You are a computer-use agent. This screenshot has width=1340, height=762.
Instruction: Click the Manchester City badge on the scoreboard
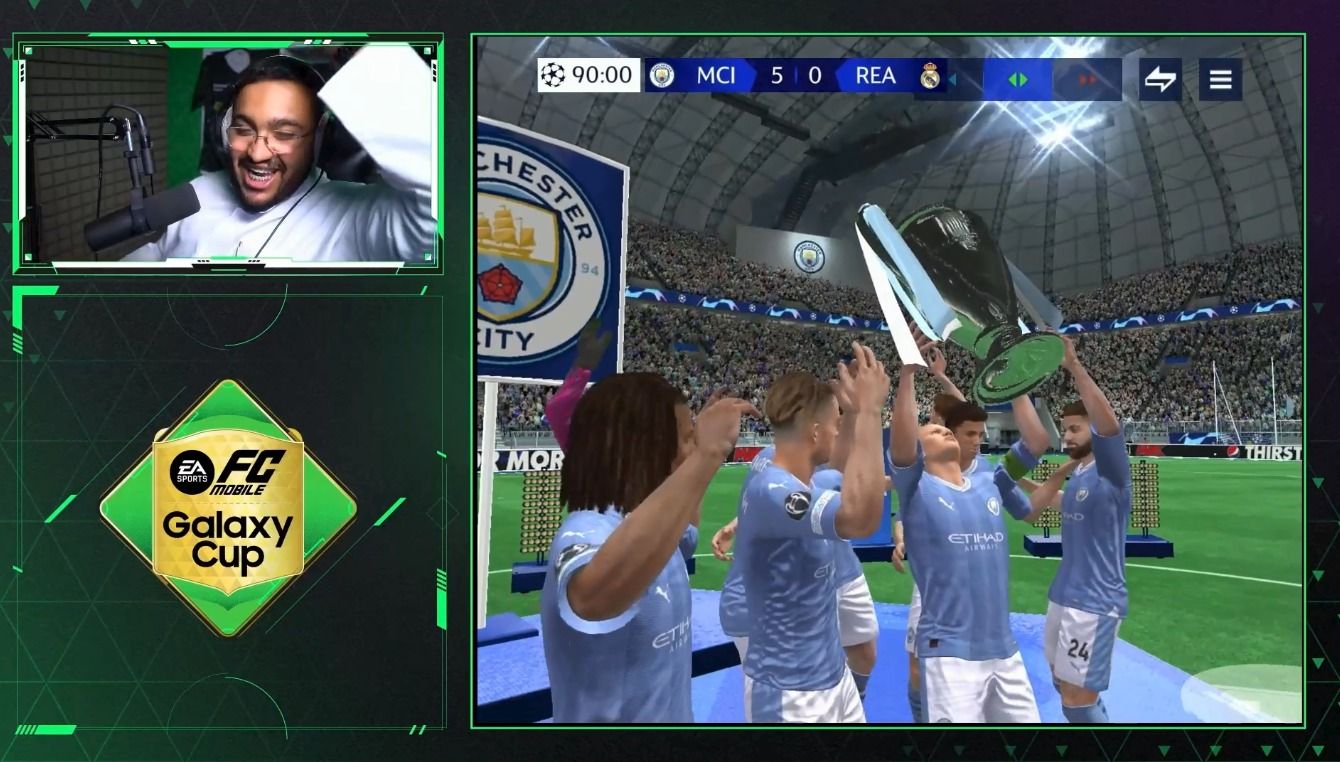coord(660,76)
